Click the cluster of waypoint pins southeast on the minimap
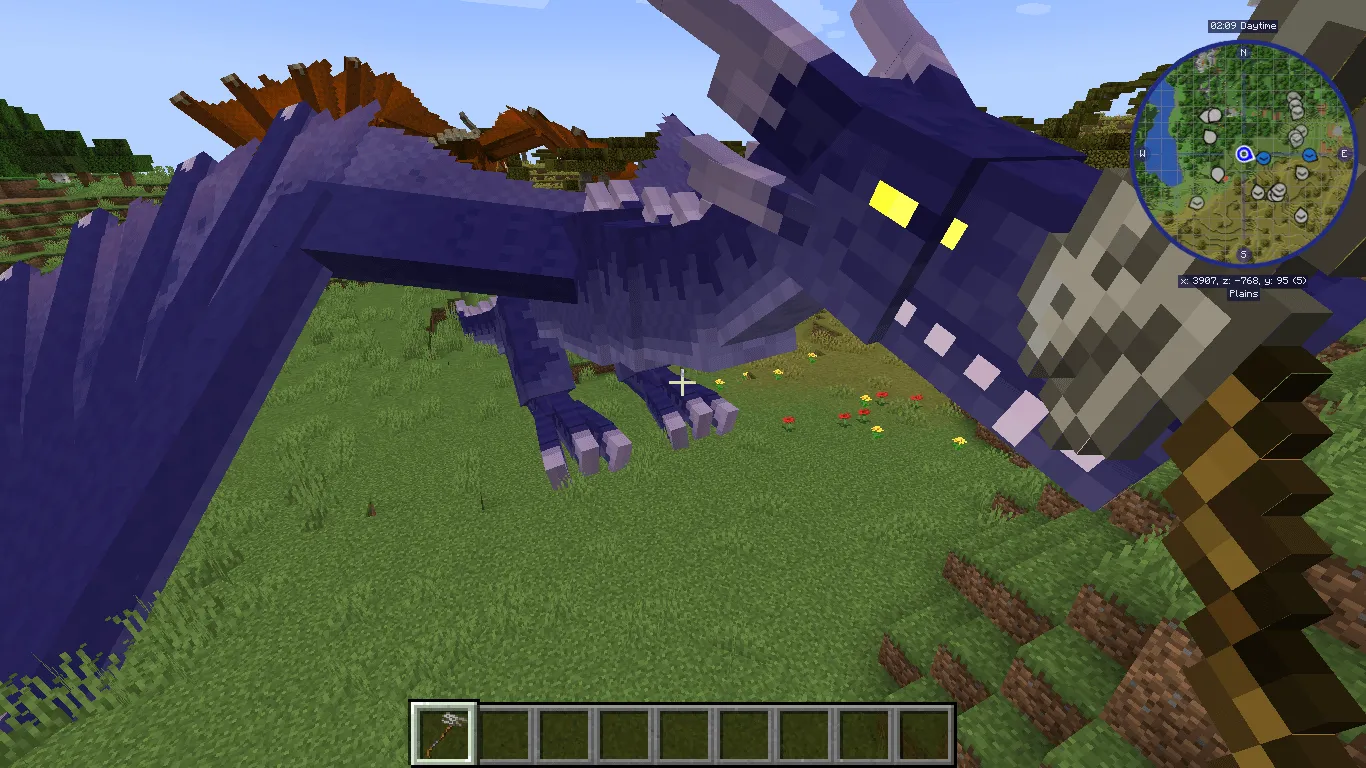The image size is (1366, 768). [x=1276, y=191]
